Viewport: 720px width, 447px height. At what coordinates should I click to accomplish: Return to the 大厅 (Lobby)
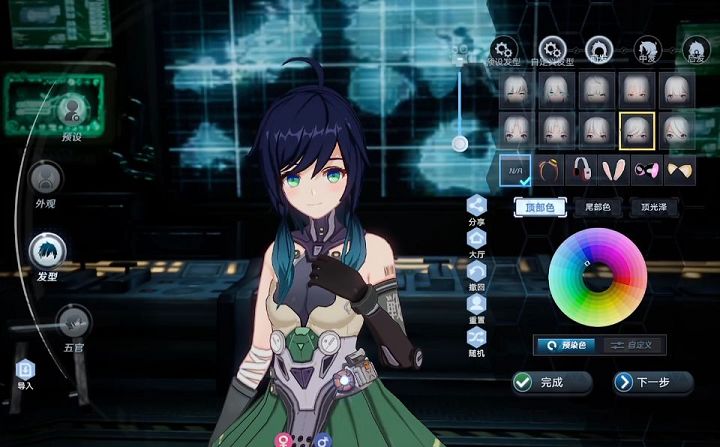pos(476,243)
